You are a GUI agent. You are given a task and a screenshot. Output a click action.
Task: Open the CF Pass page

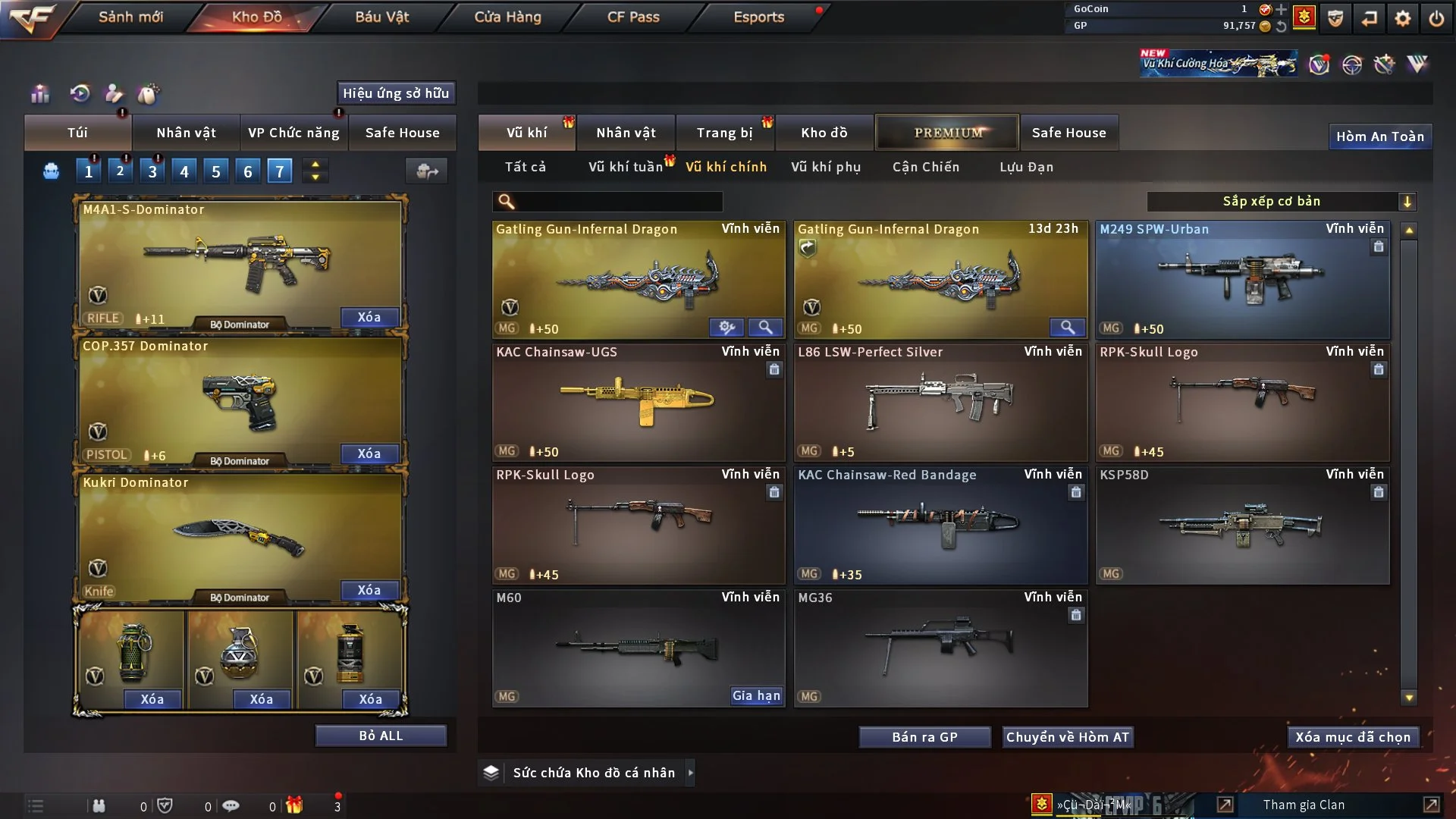[x=633, y=17]
